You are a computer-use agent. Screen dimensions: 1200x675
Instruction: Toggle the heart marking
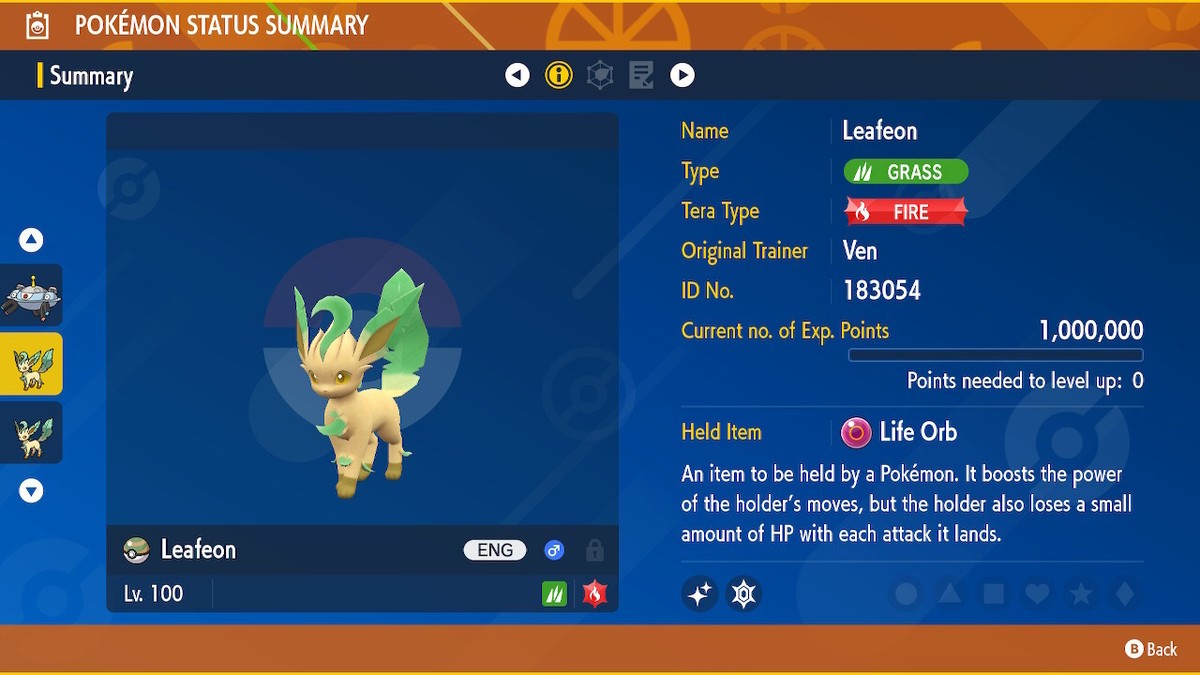(x=1038, y=594)
